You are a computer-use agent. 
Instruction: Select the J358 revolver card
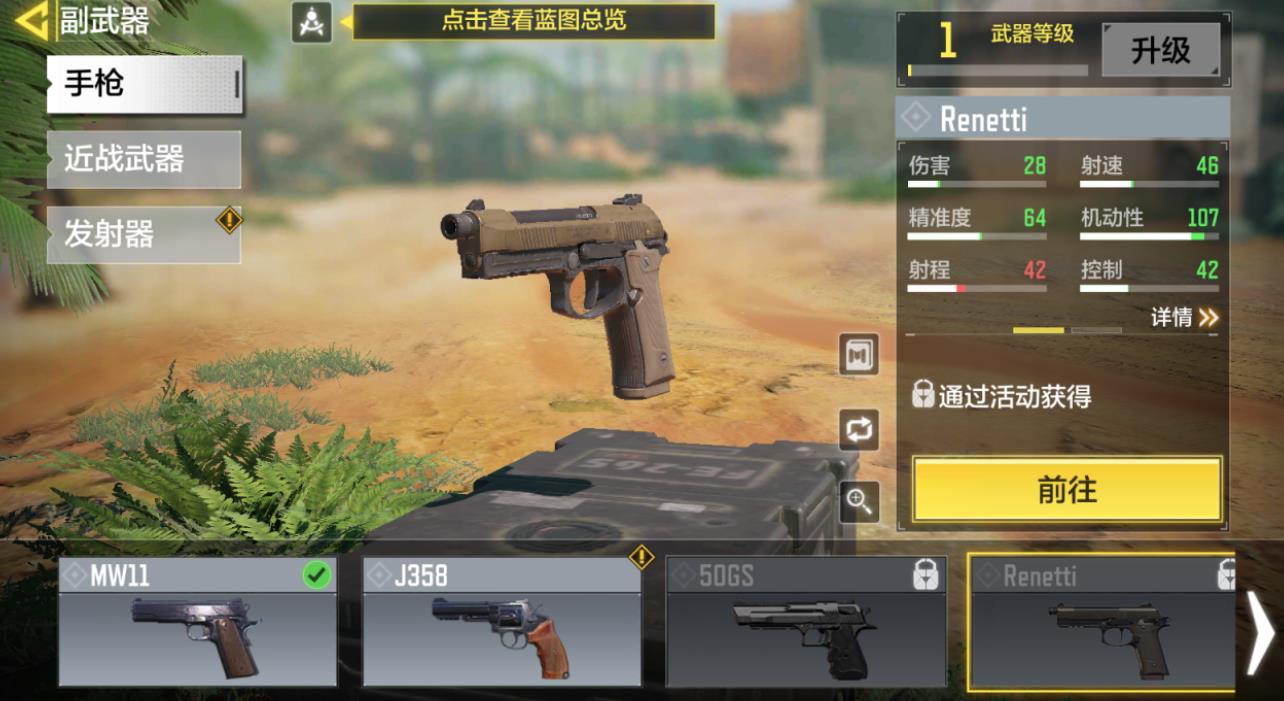(501, 622)
